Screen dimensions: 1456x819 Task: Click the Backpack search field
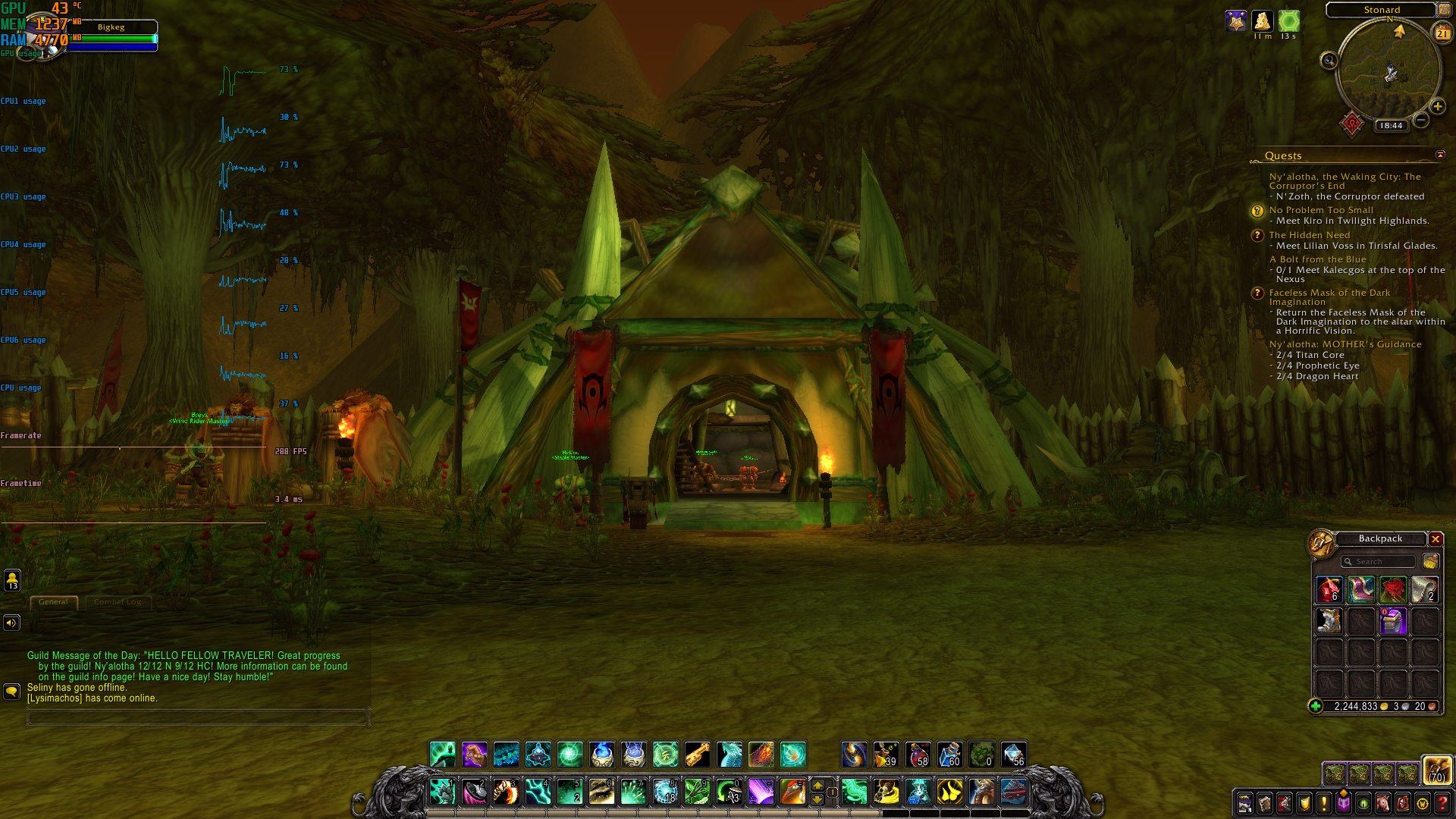1378,561
